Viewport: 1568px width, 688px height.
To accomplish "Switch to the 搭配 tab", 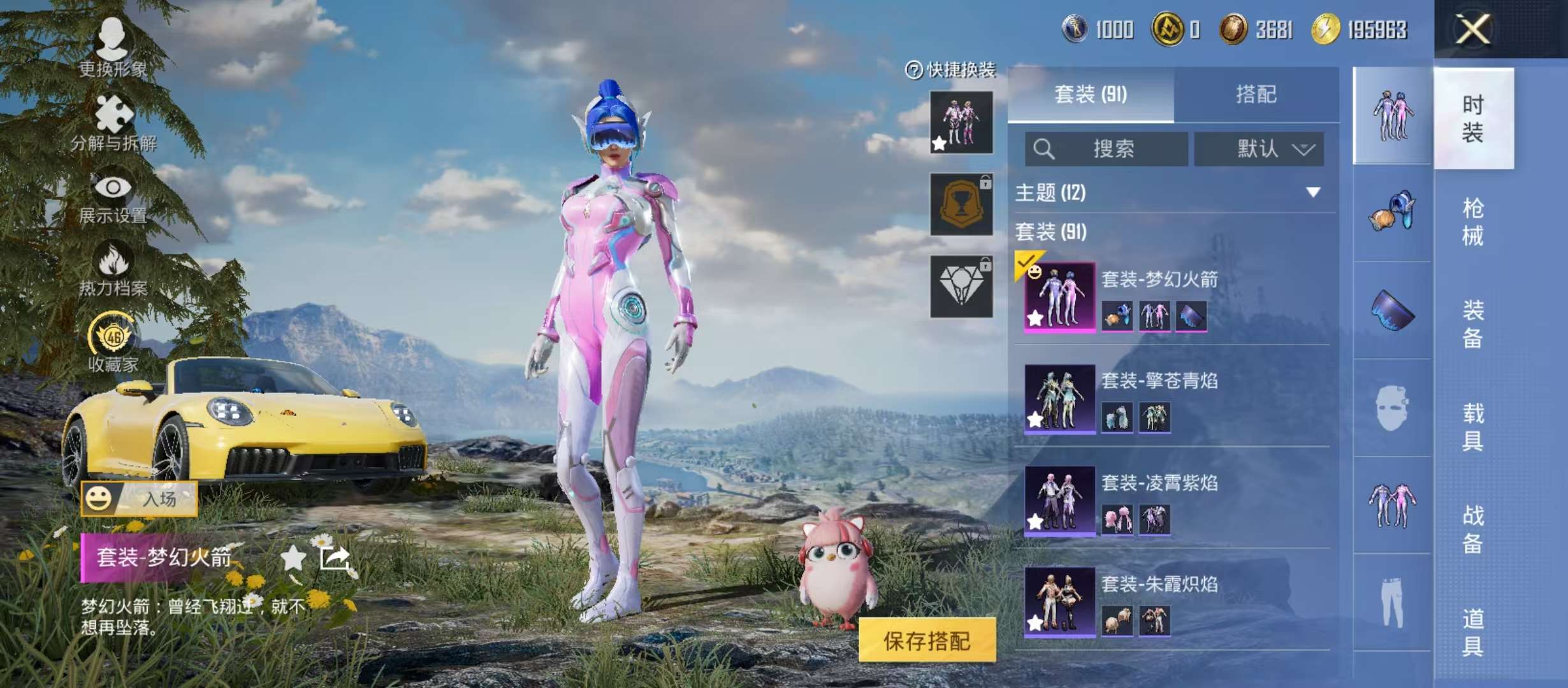I will click(x=1256, y=94).
